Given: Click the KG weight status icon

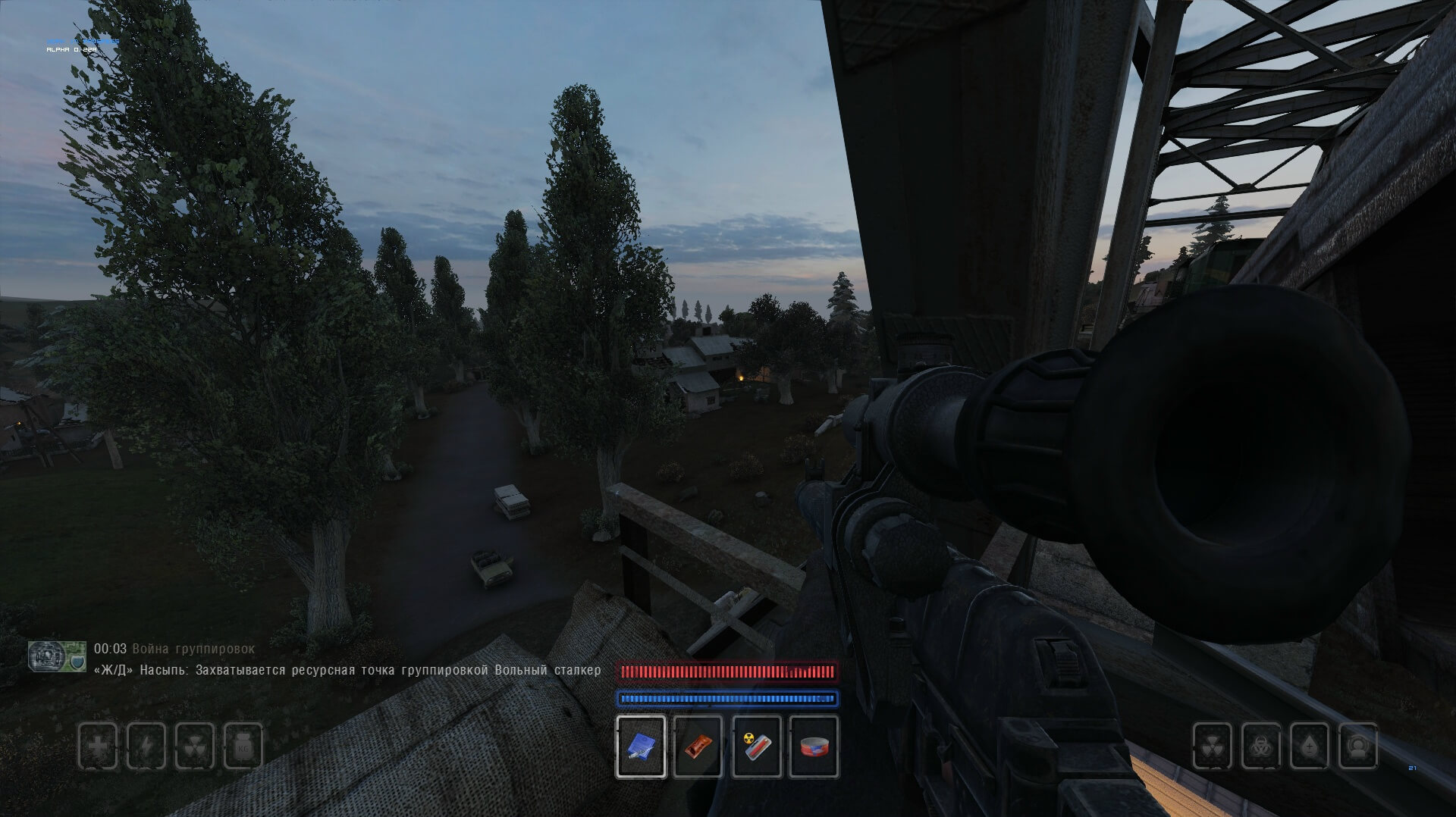Looking at the screenshot, I should [243, 746].
